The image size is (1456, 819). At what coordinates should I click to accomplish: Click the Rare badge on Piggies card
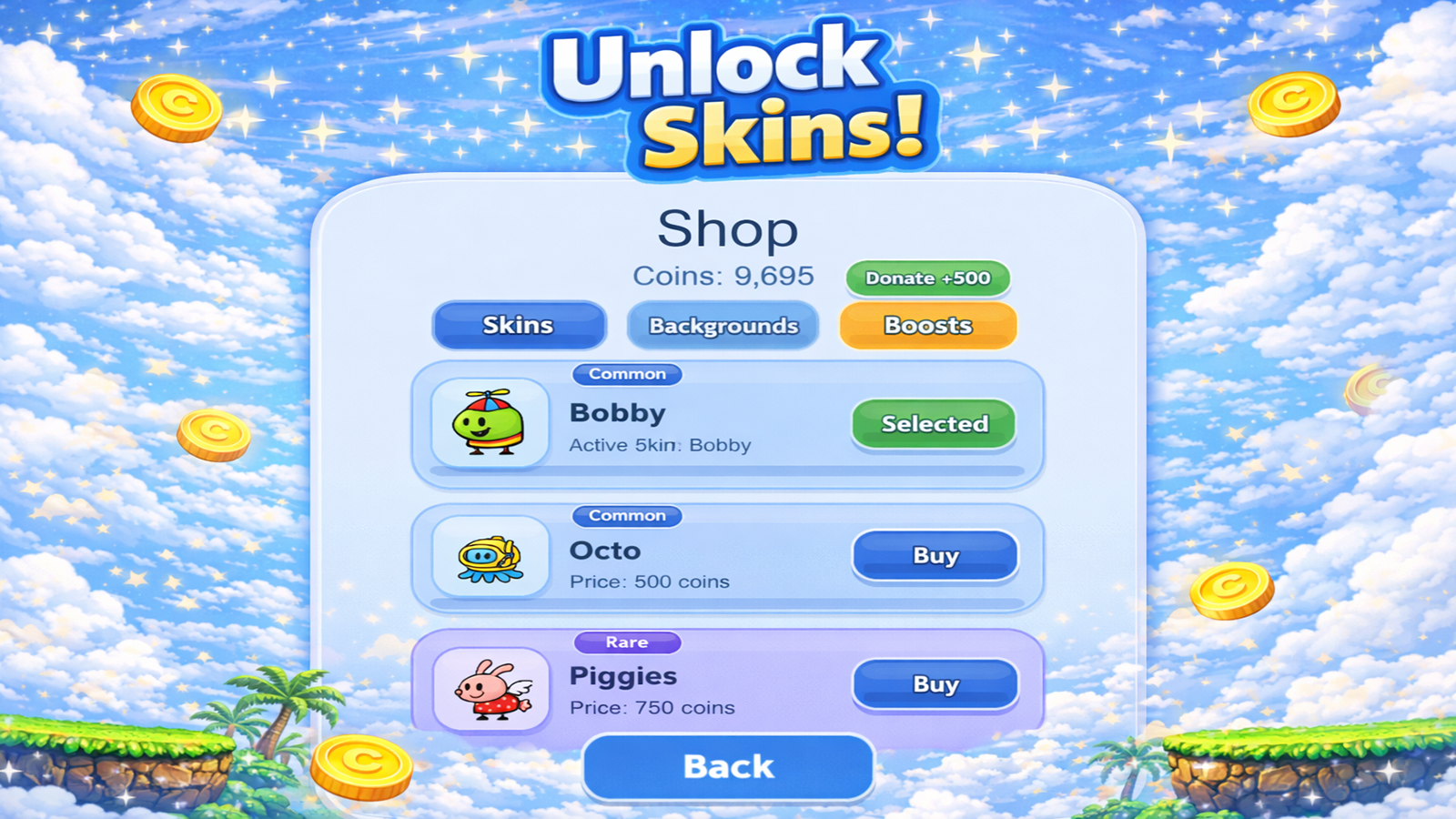tap(627, 642)
